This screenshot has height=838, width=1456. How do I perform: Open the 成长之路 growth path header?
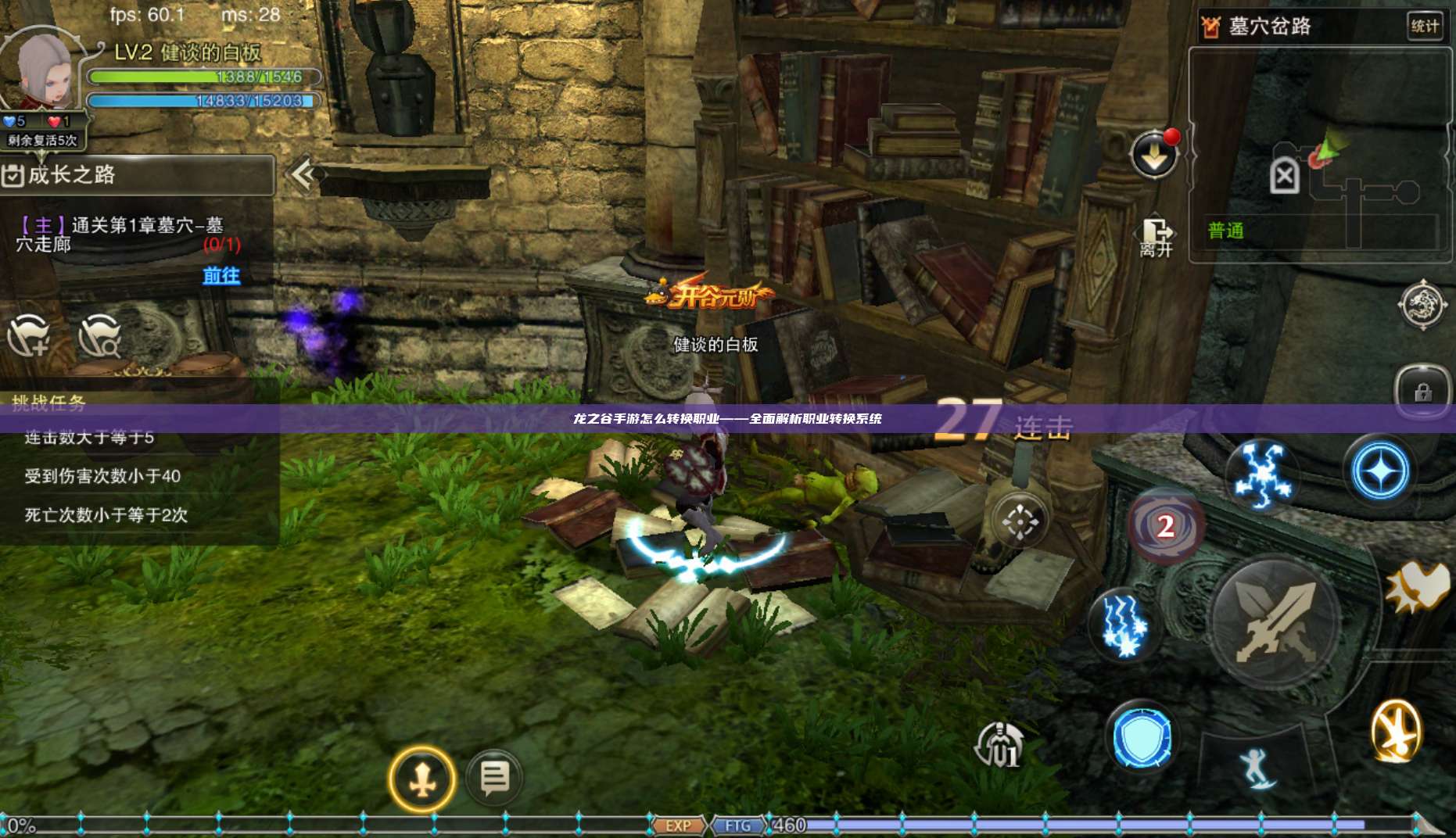point(138,174)
